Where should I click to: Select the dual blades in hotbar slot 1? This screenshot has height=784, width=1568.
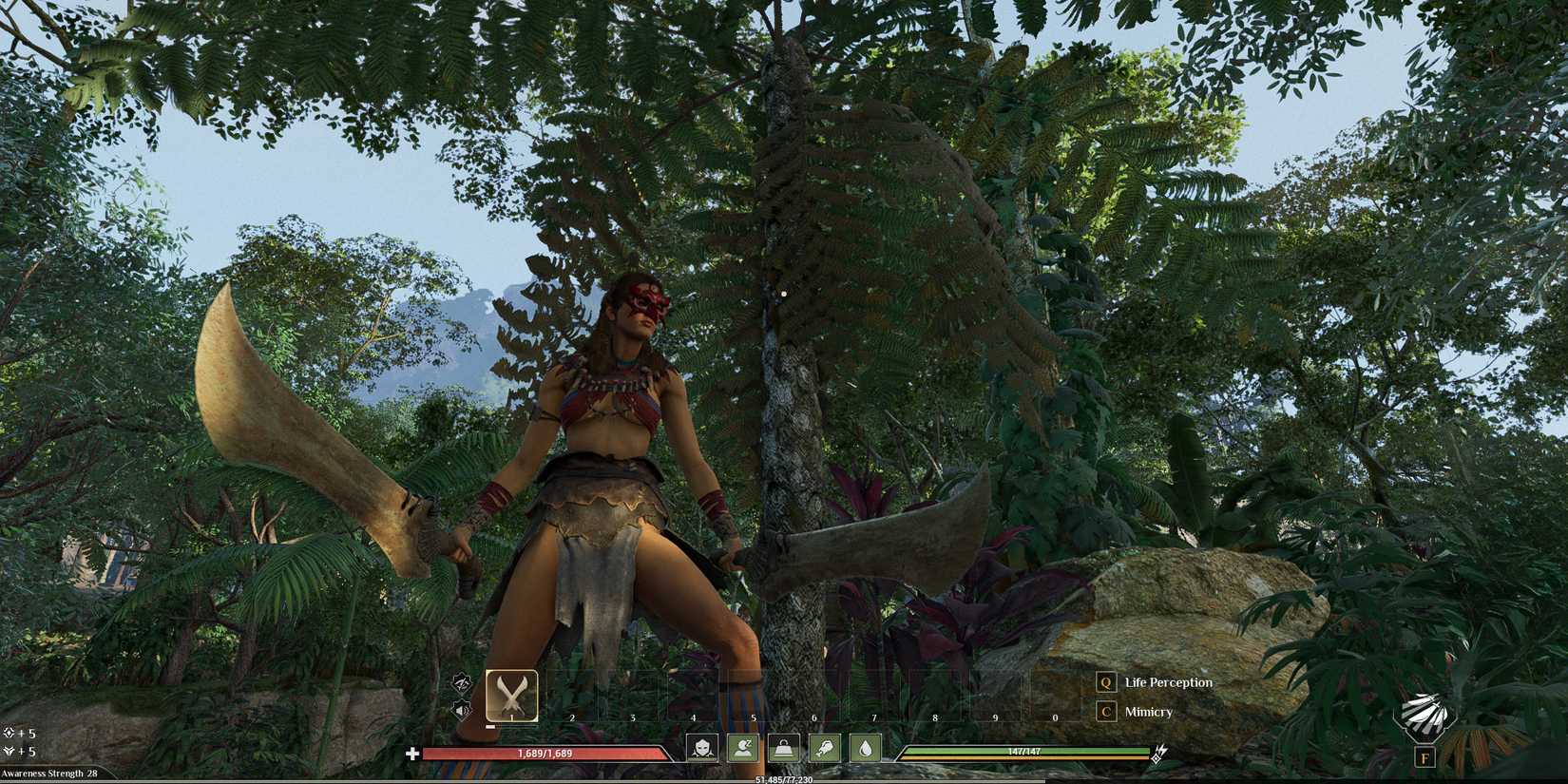pyautogui.click(x=512, y=696)
